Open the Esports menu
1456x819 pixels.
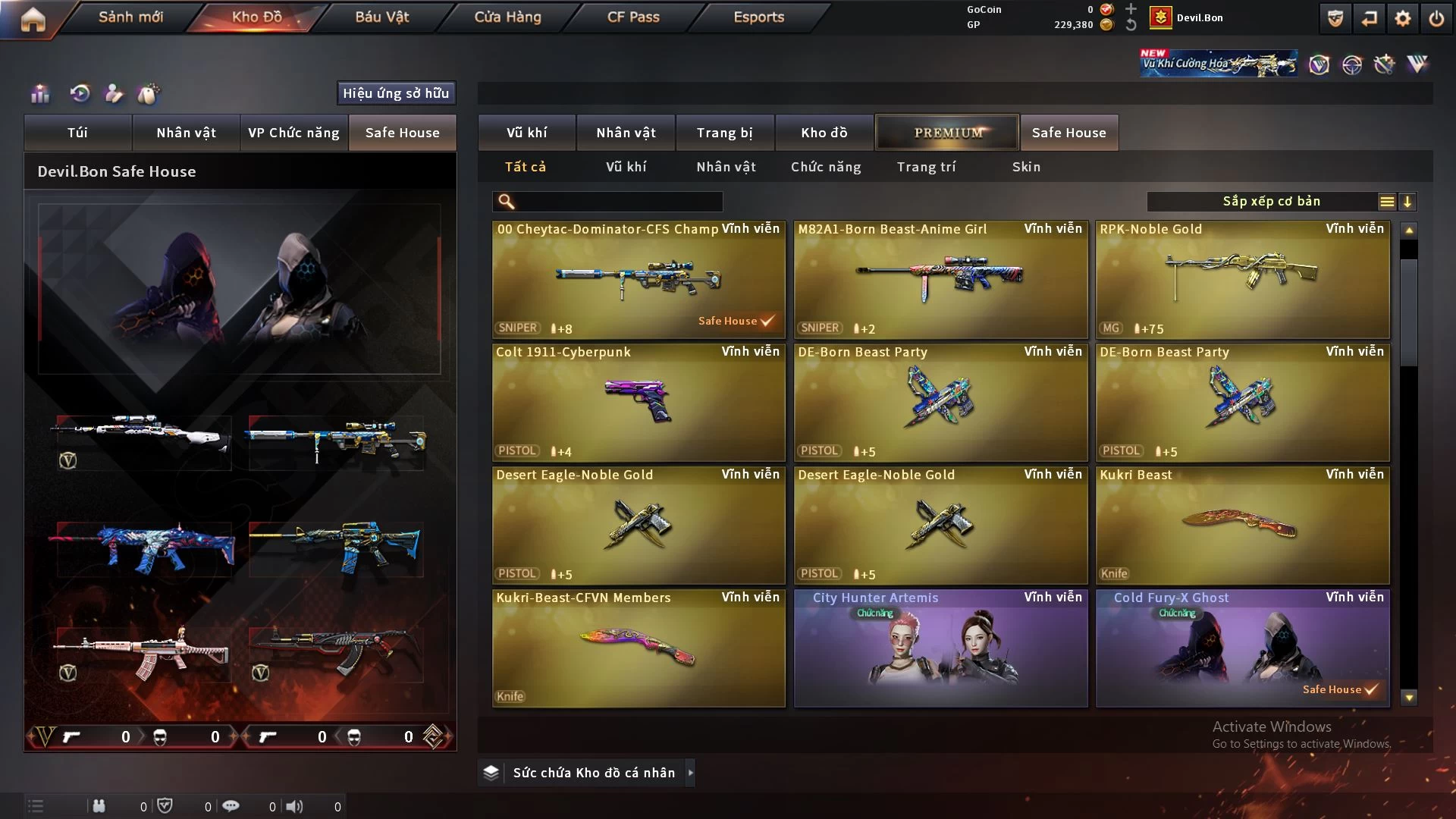point(758,17)
